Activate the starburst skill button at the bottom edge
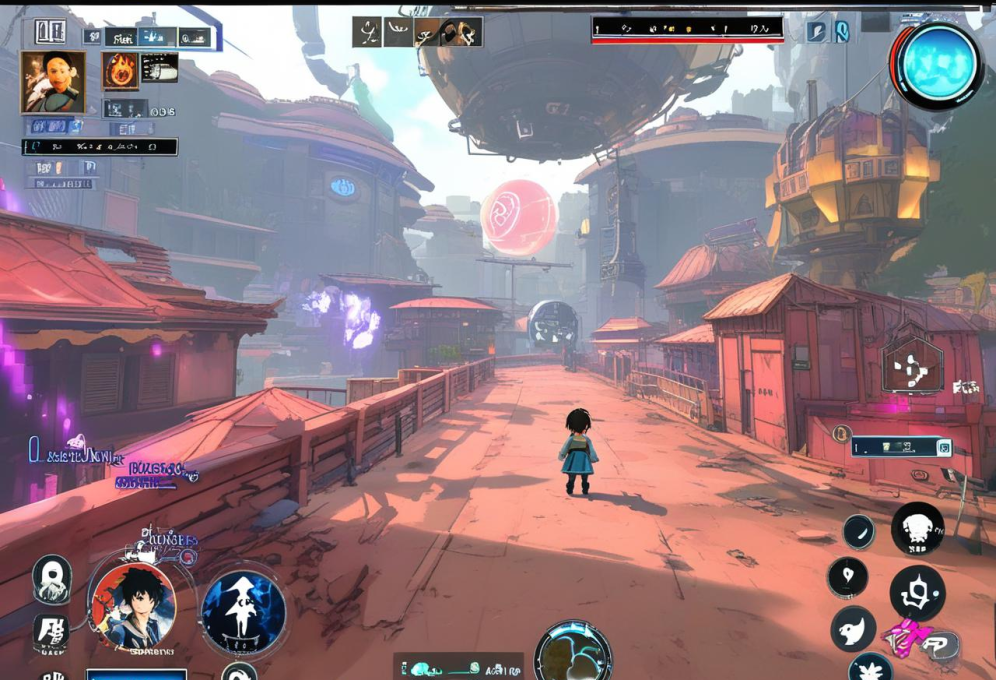Viewport: 996px width, 680px height. pyautogui.click(x=871, y=668)
